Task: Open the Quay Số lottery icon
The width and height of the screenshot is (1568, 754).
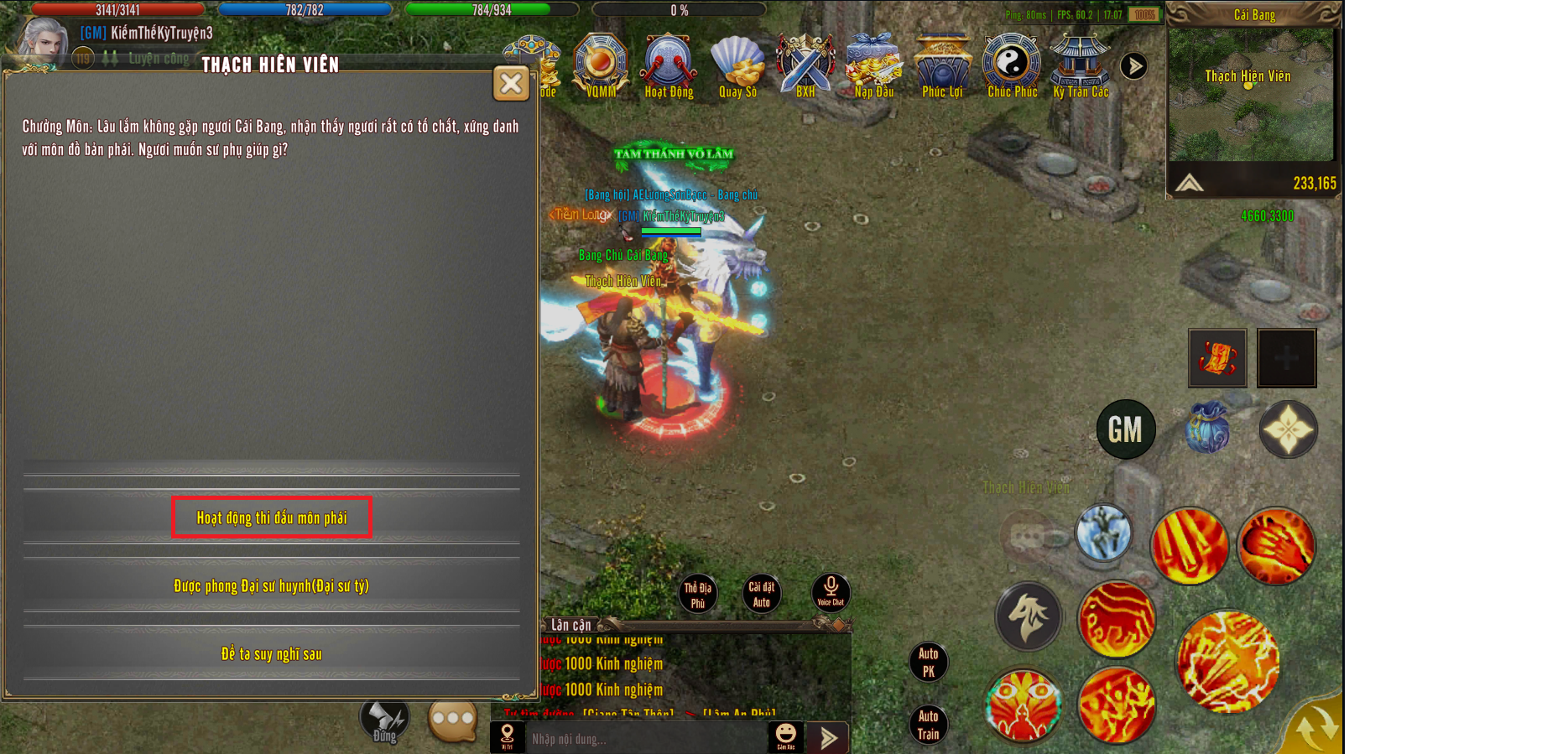Action: 737,65
